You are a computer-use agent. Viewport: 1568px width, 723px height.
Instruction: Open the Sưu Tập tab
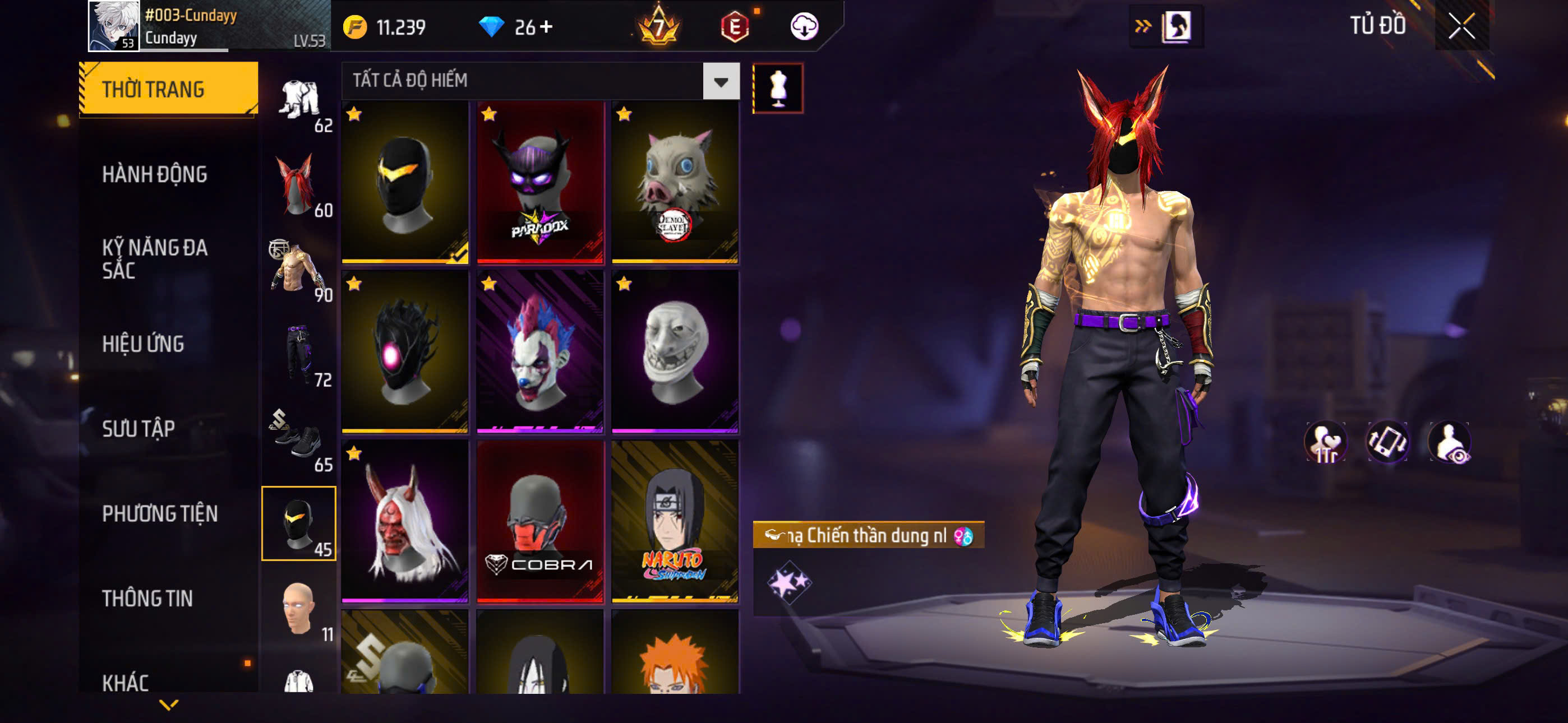point(138,428)
